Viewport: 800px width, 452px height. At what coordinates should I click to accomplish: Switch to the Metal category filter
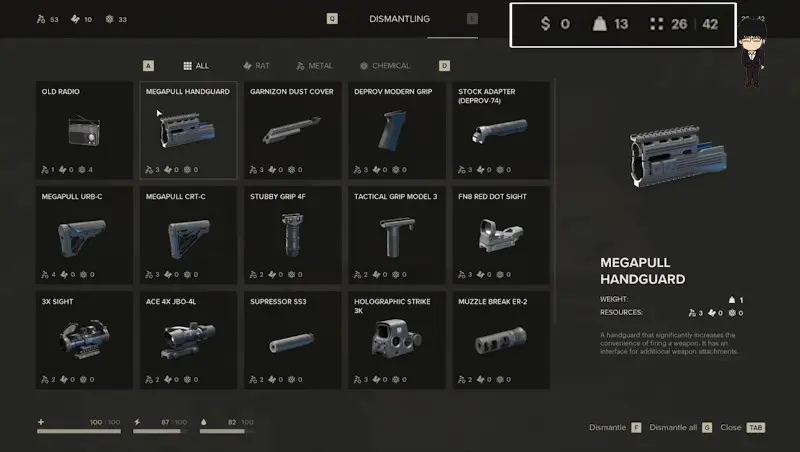pyautogui.click(x=314, y=66)
